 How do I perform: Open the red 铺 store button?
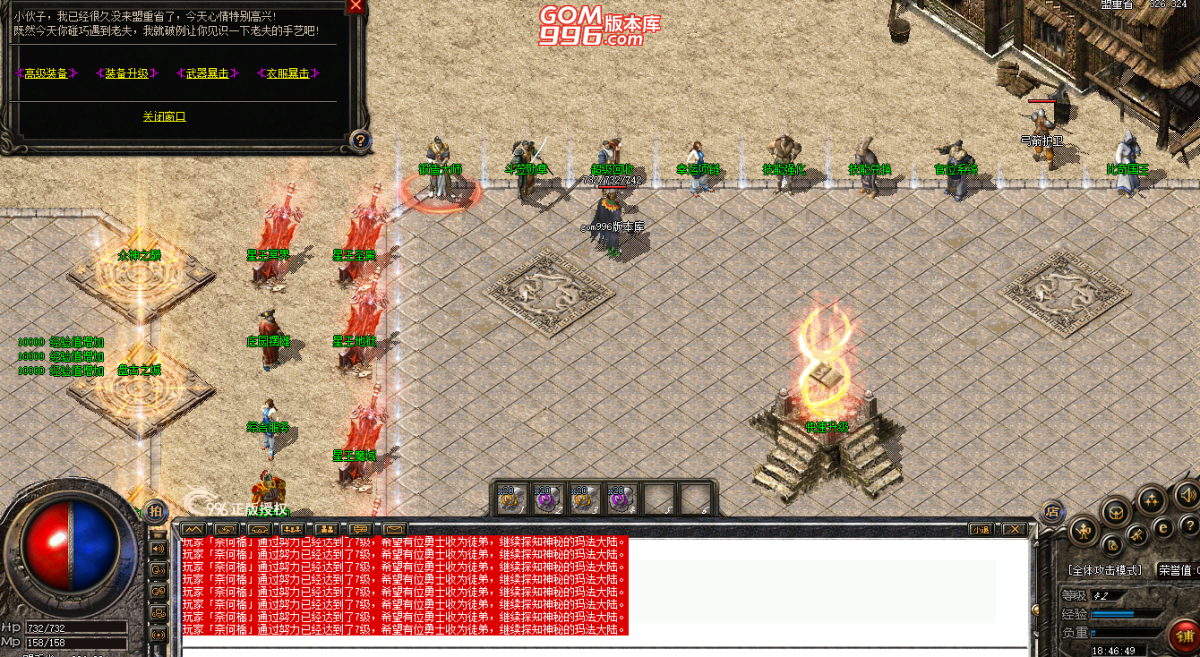pyautogui.click(x=1185, y=636)
